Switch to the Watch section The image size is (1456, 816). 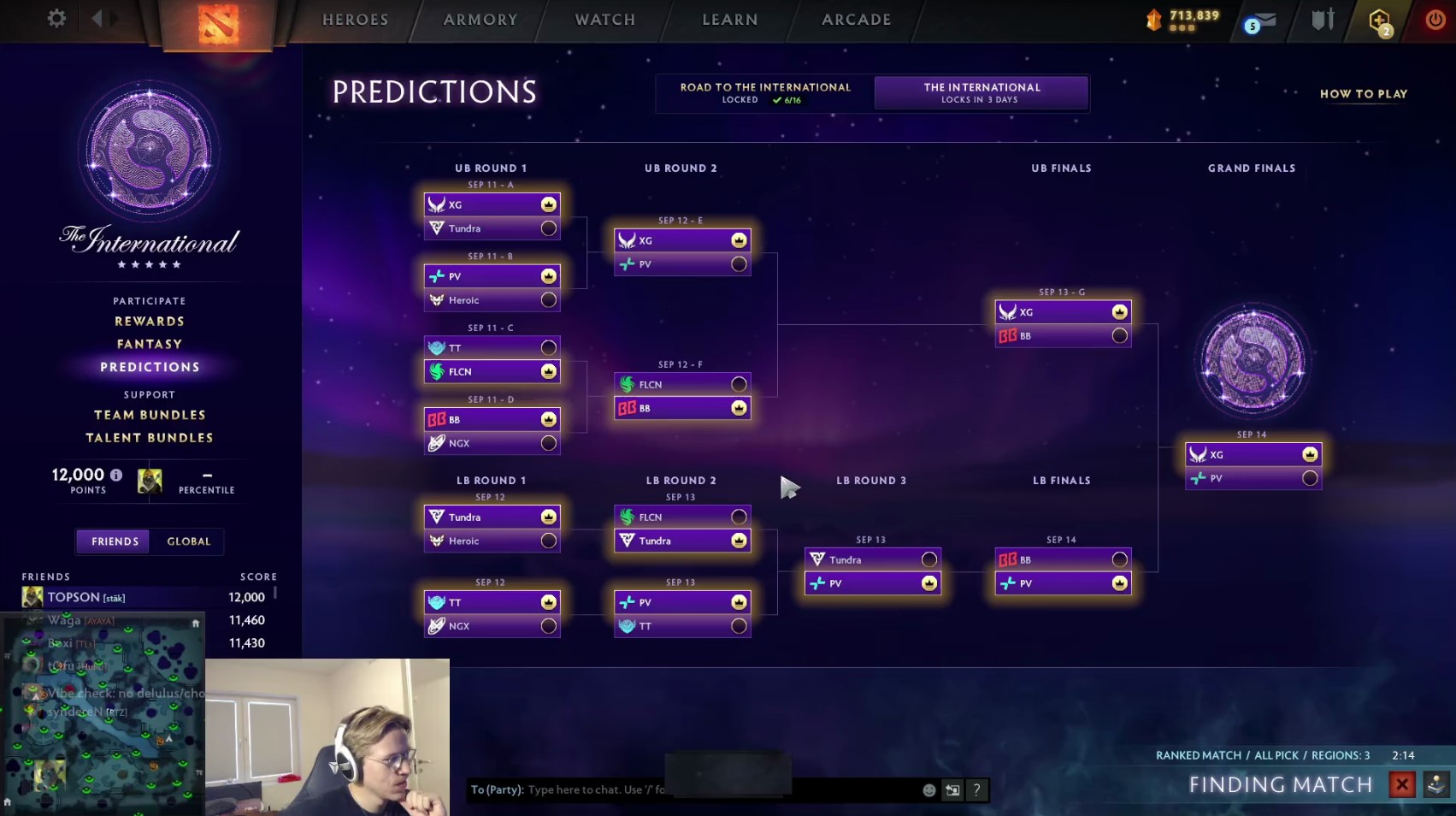click(x=605, y=20)
